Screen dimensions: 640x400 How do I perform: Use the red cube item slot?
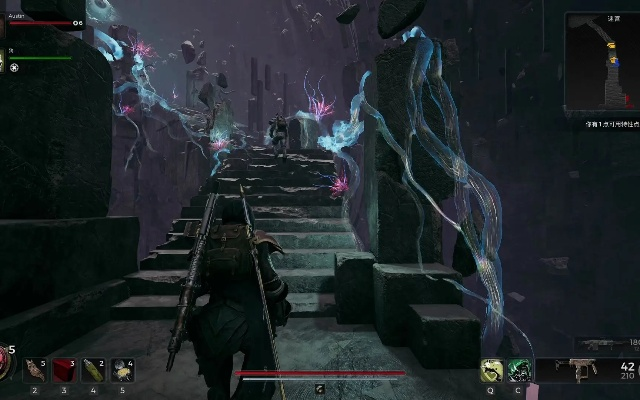click(64, 371)
